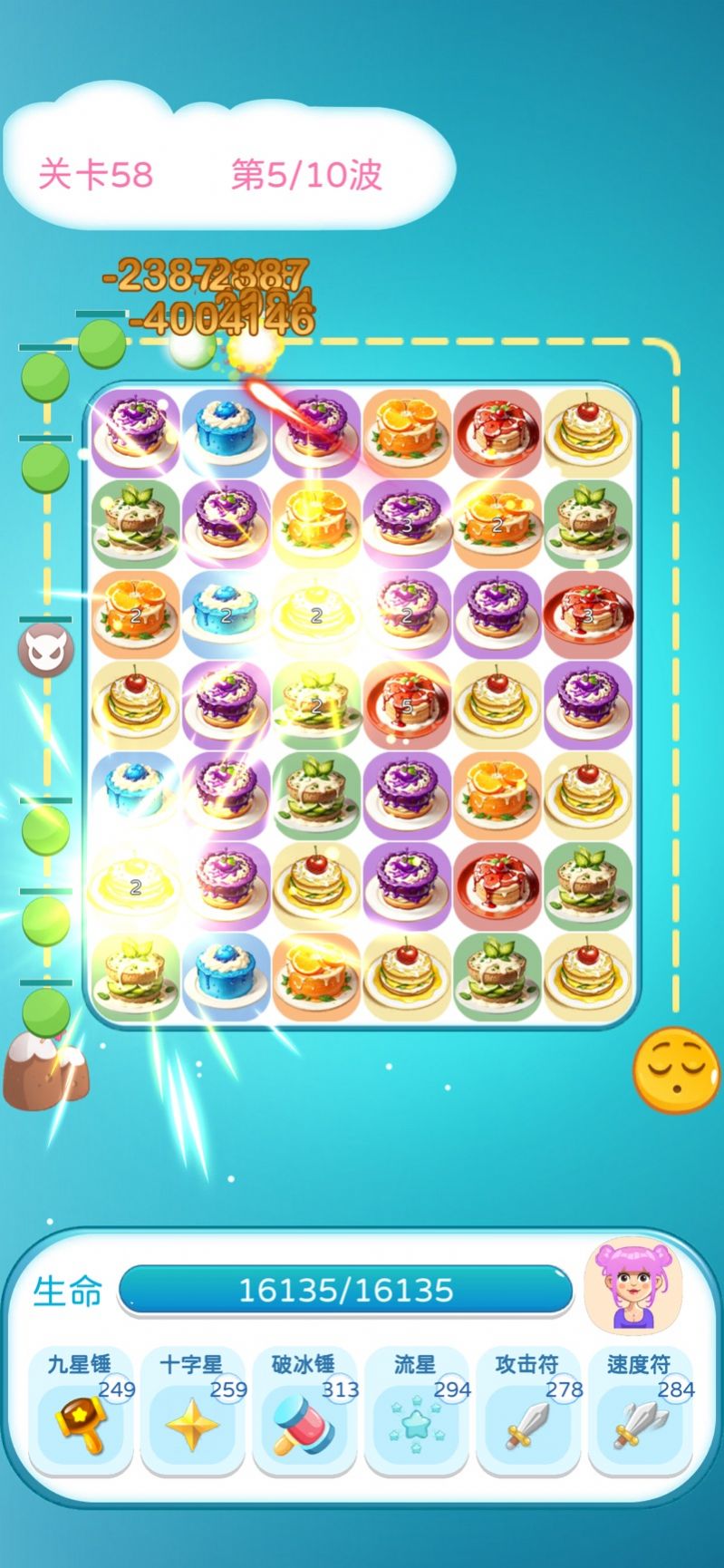Select the green sandwich cake tile marked 2

pos(316,704)
